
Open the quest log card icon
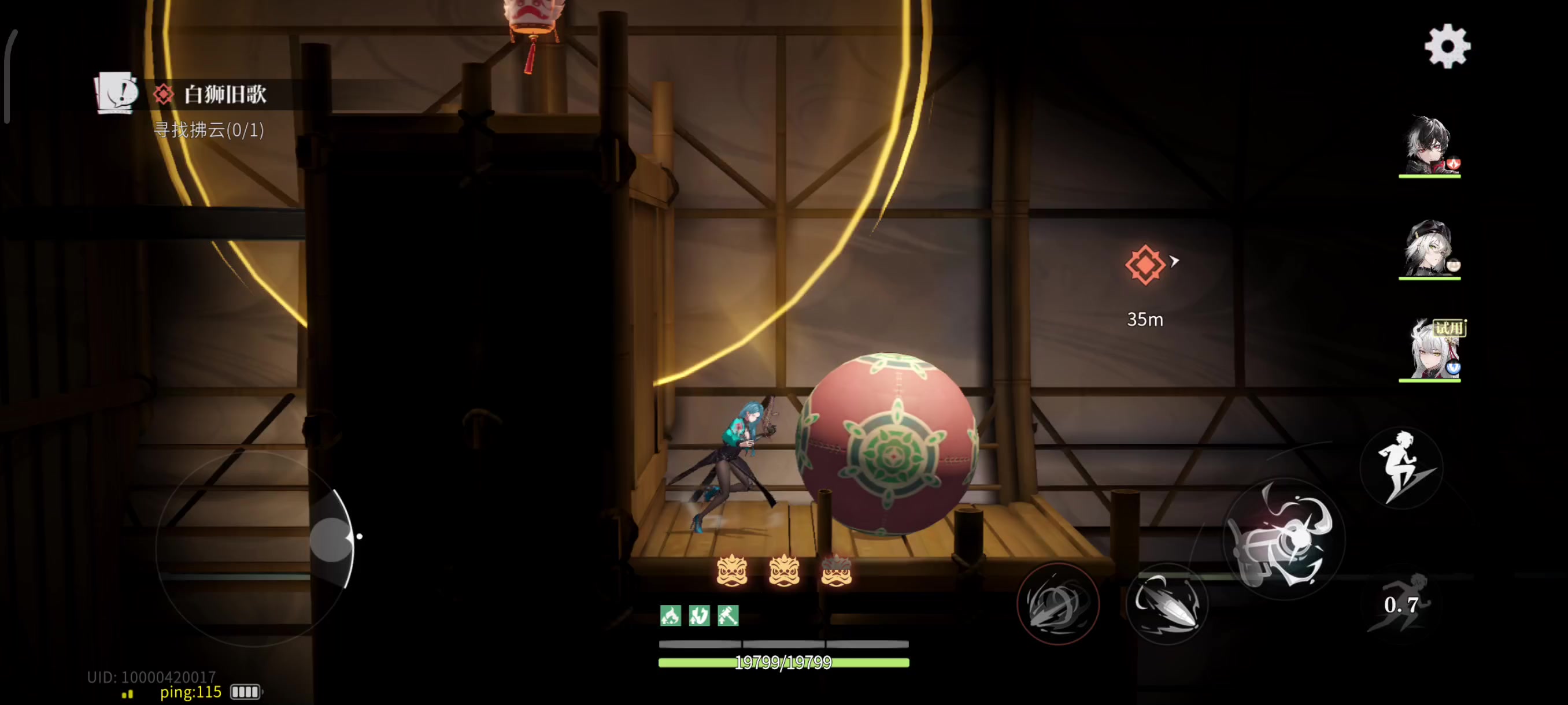coord(116,92)
